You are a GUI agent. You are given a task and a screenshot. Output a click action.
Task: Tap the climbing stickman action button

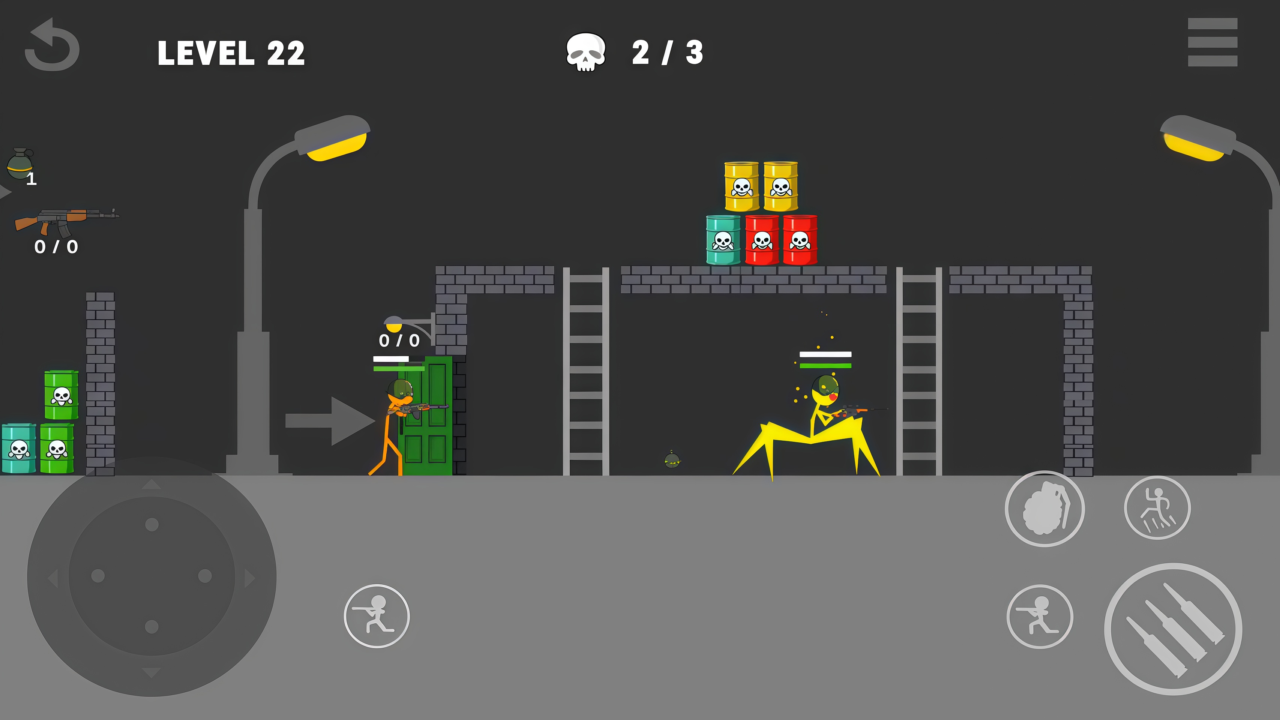click(1157, 508)
